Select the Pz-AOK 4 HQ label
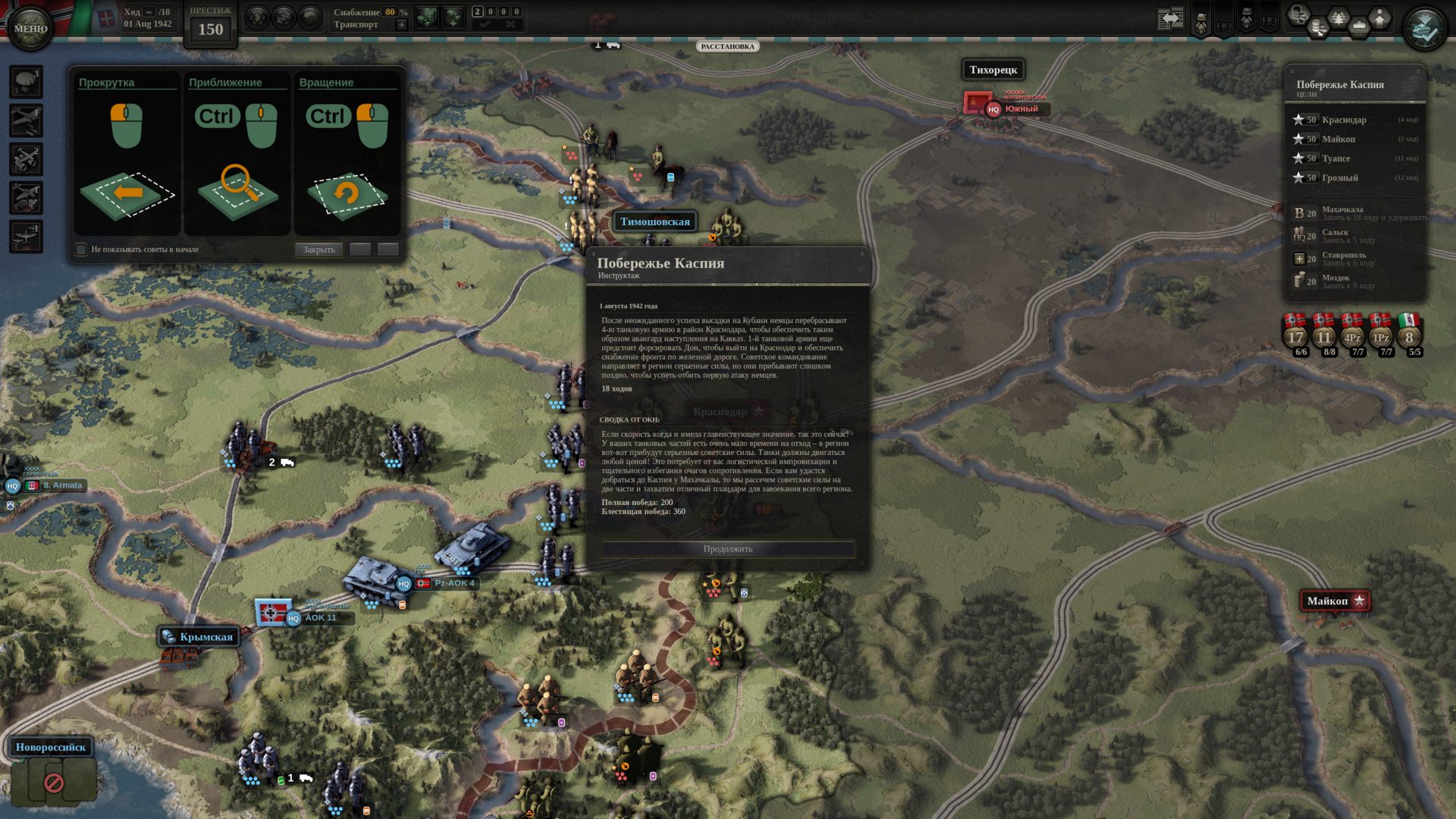 pyautogui.click(x=453, y=583)
